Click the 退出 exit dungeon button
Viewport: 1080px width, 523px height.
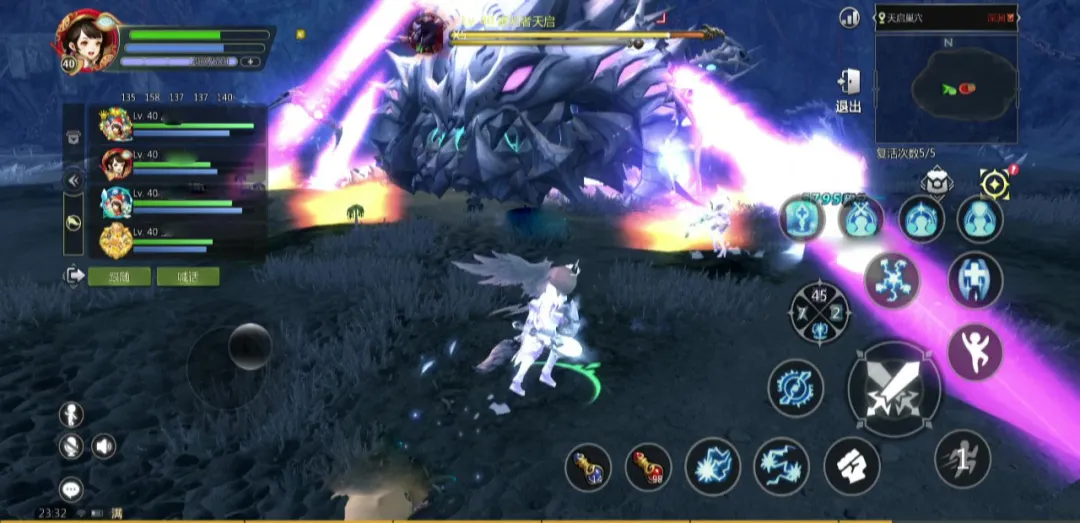[848, 90]
